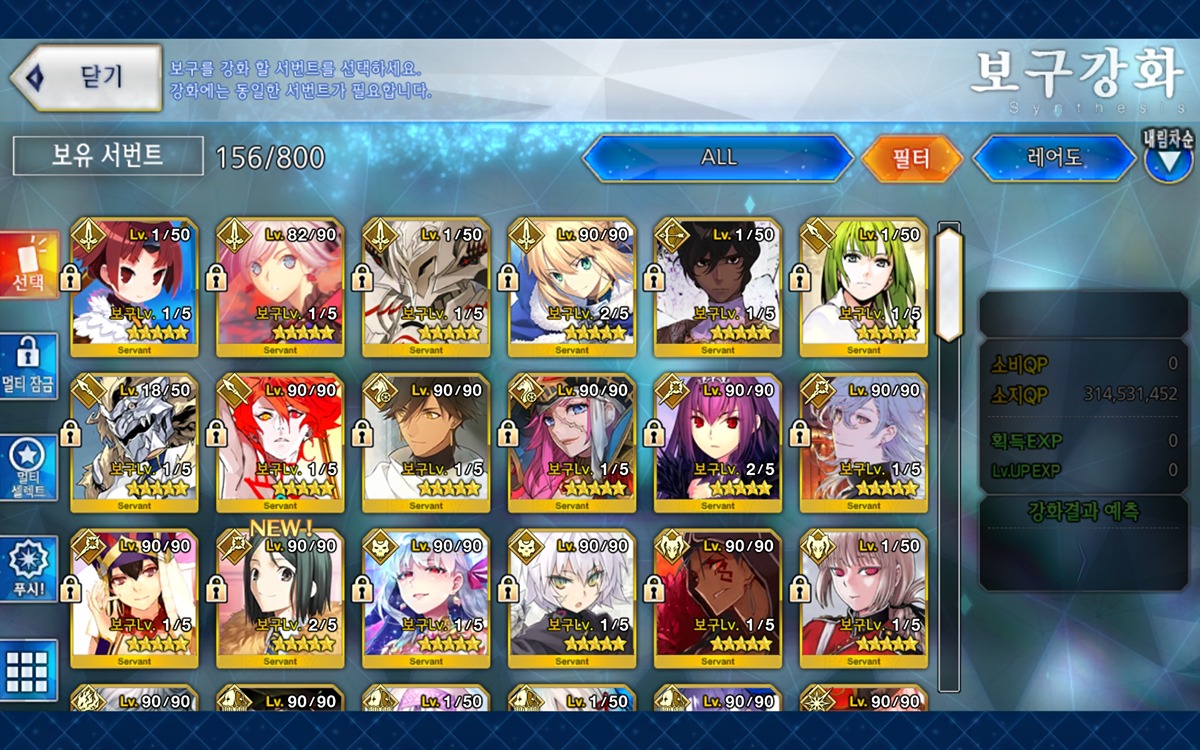
Task: Pick the purple-haired red-eyed lancer card
Action: [x=718, y=442]
